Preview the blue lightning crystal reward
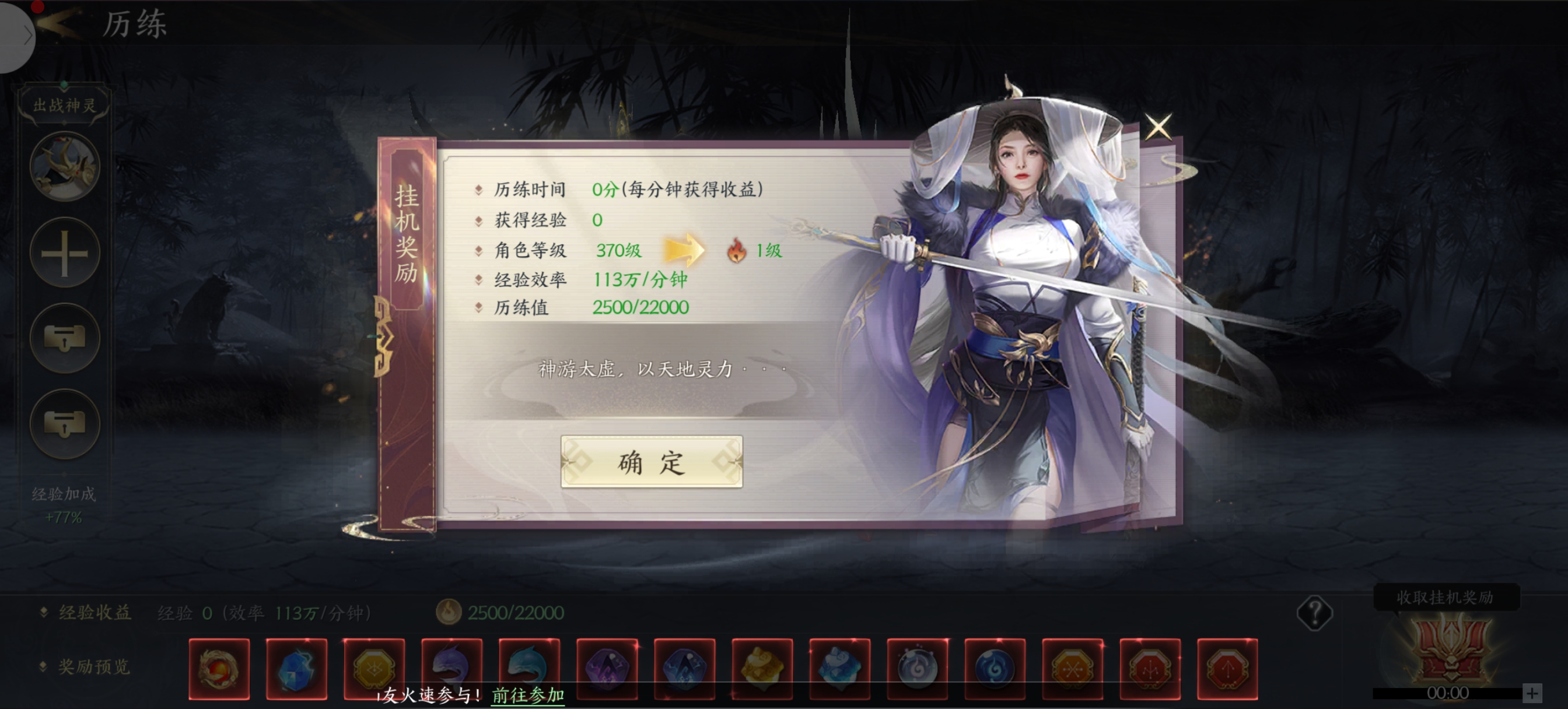Image resolution: width=1568 pixels, height=709 pixels. (296, 669)
